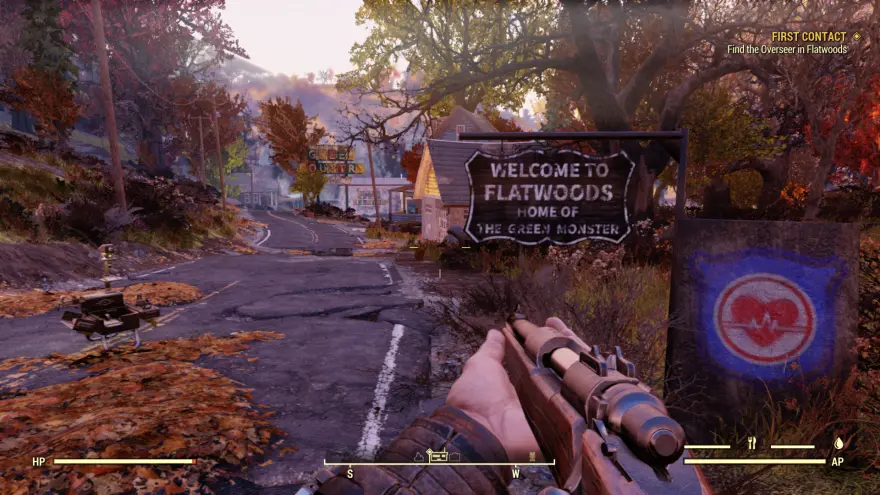Viewport: 880px width, 495px height.
Task: Click the S heading on the compass
Action: click(x=350, y=471)
